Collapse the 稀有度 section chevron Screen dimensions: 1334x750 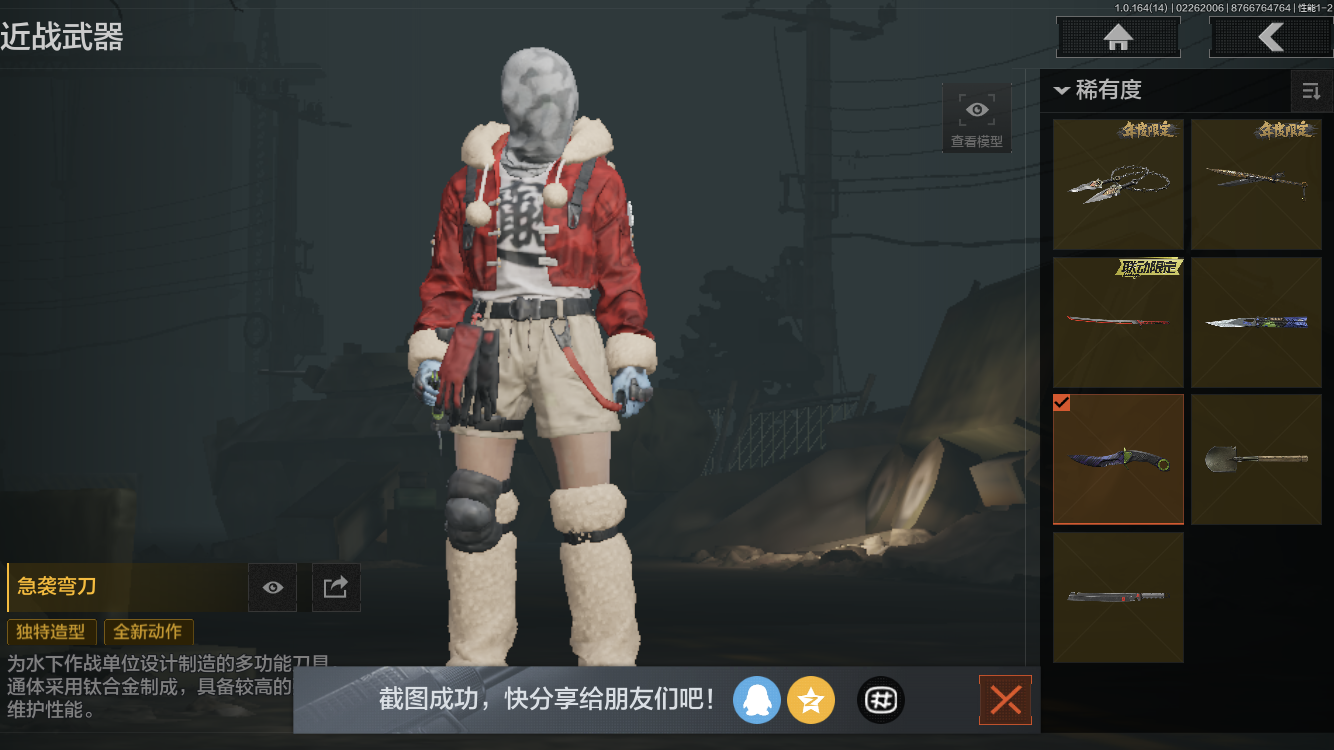click(1062, 90)
